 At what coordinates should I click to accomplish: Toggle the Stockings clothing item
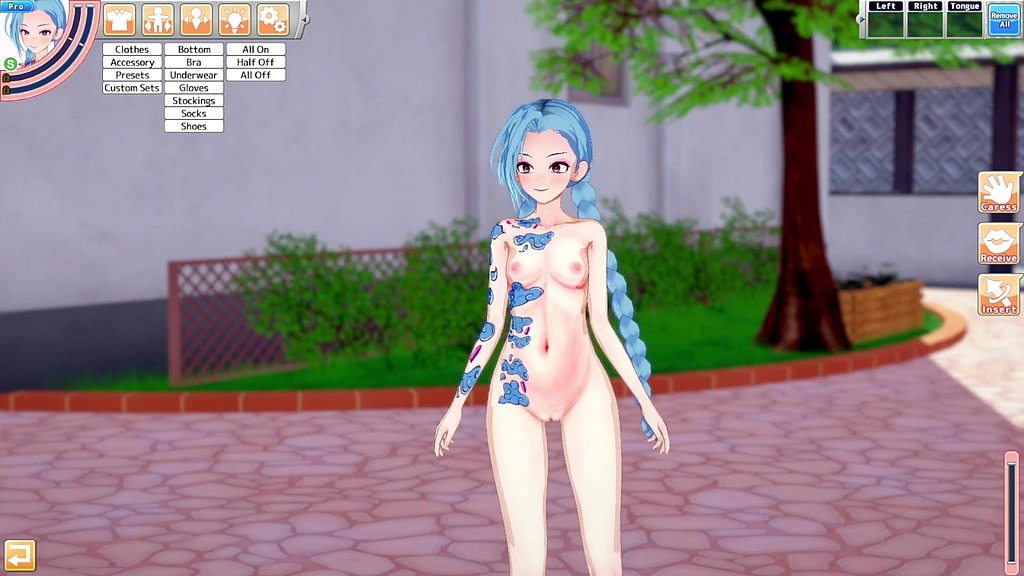(194, 101)
